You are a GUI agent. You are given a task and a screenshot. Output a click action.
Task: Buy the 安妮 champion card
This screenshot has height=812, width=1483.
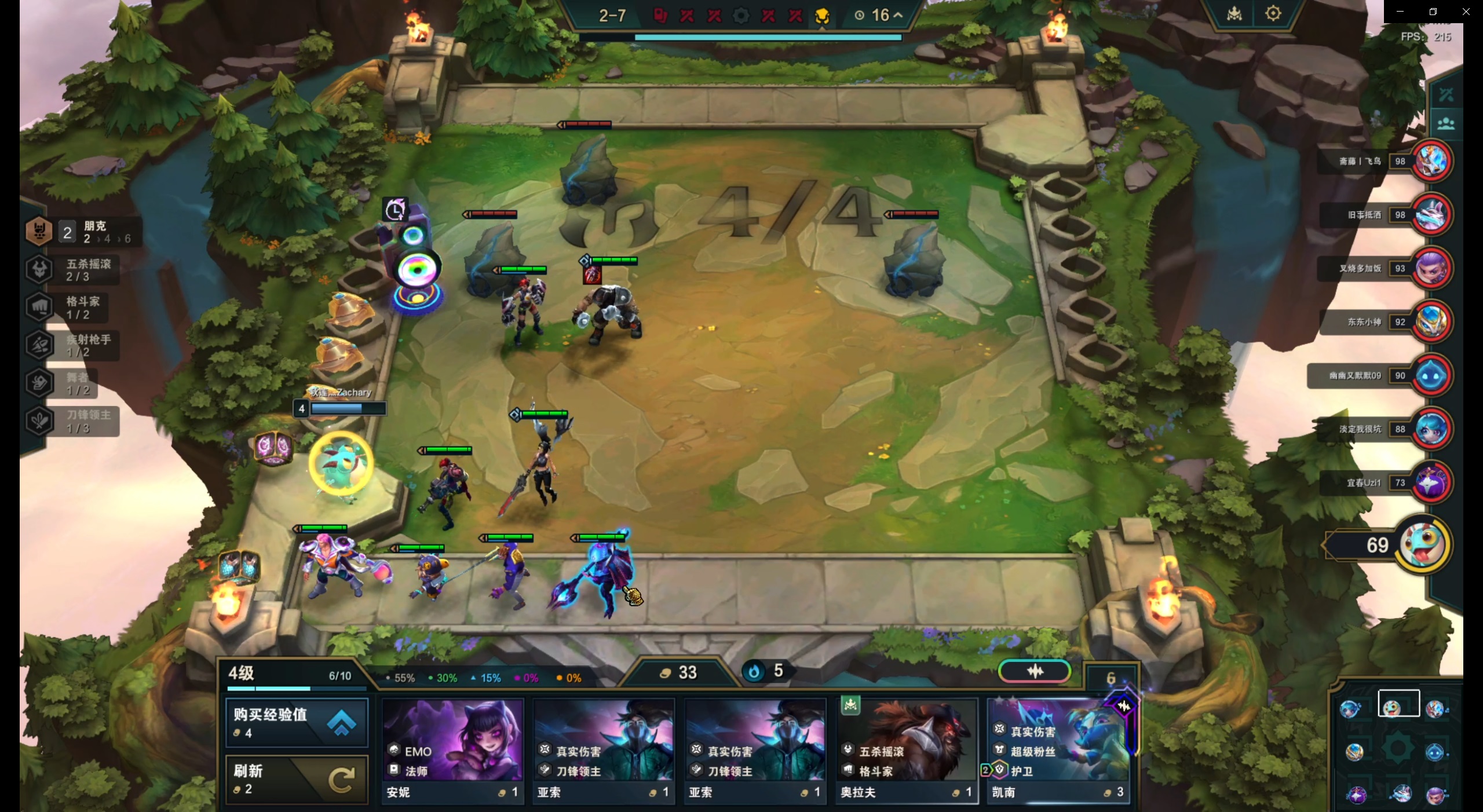click(x=452, y=751)
